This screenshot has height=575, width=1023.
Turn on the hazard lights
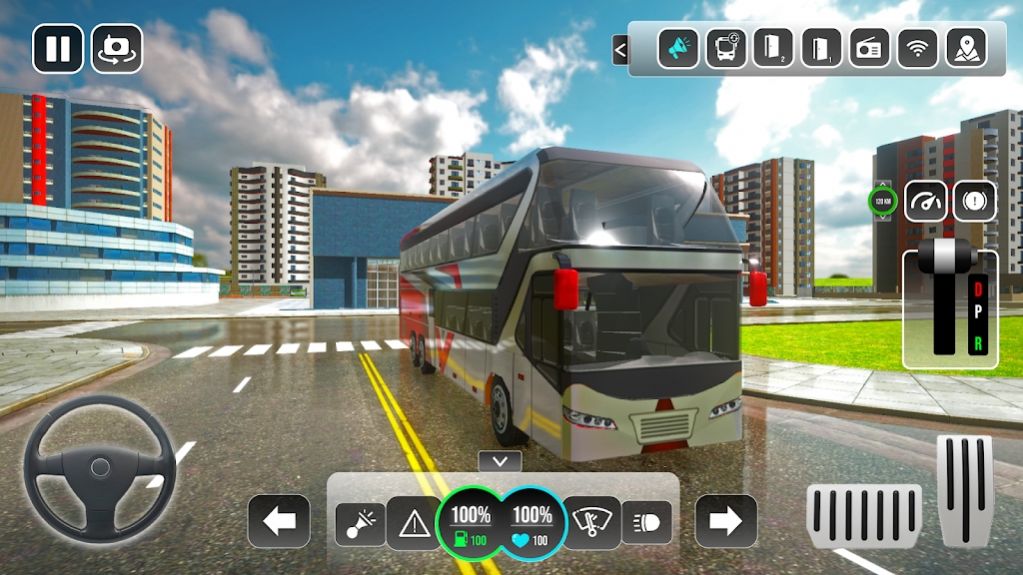(414, 523)
